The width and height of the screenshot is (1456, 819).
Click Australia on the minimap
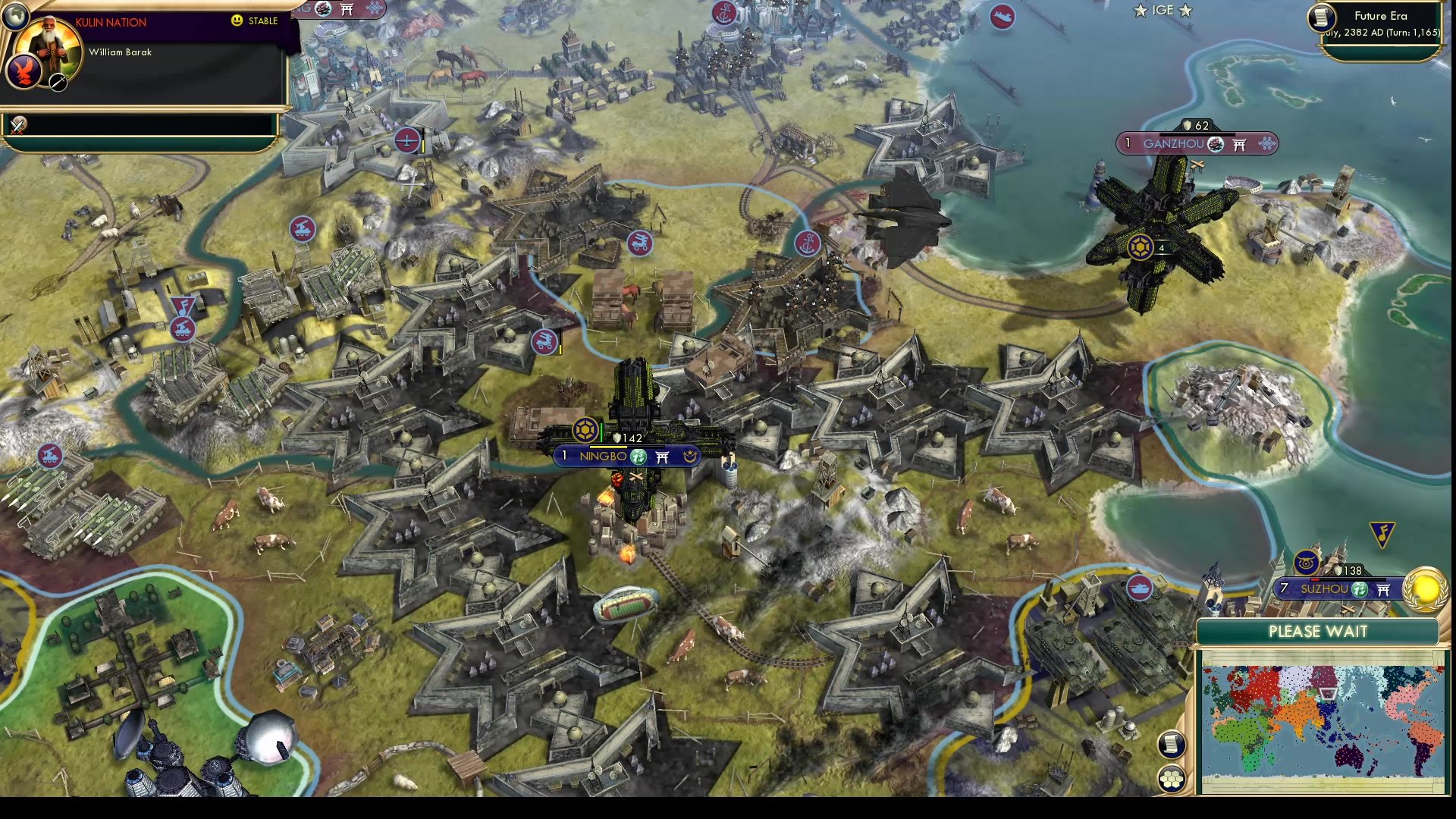click(x=1350, y=756)
